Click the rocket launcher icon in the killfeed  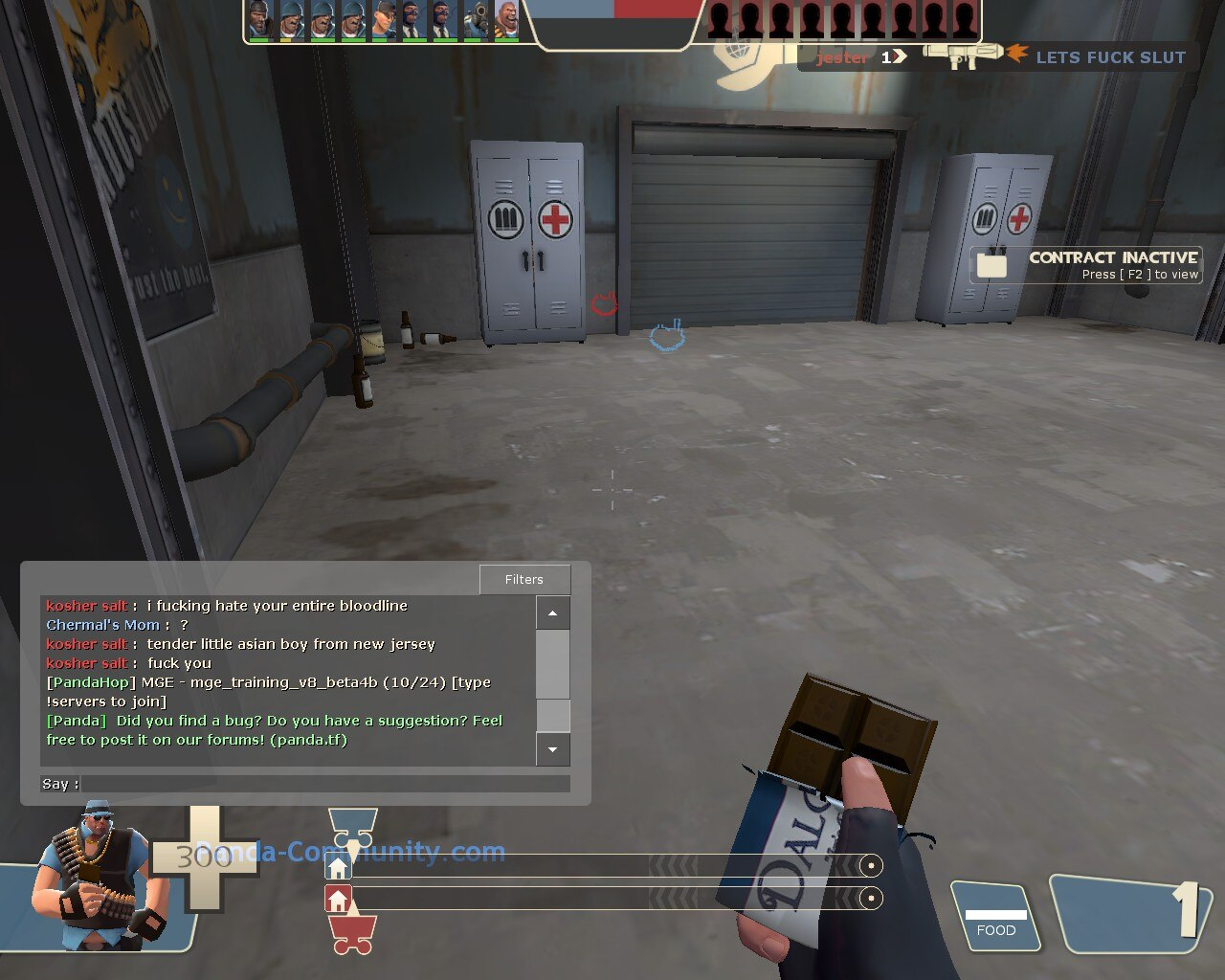click(x=962, y=55)
